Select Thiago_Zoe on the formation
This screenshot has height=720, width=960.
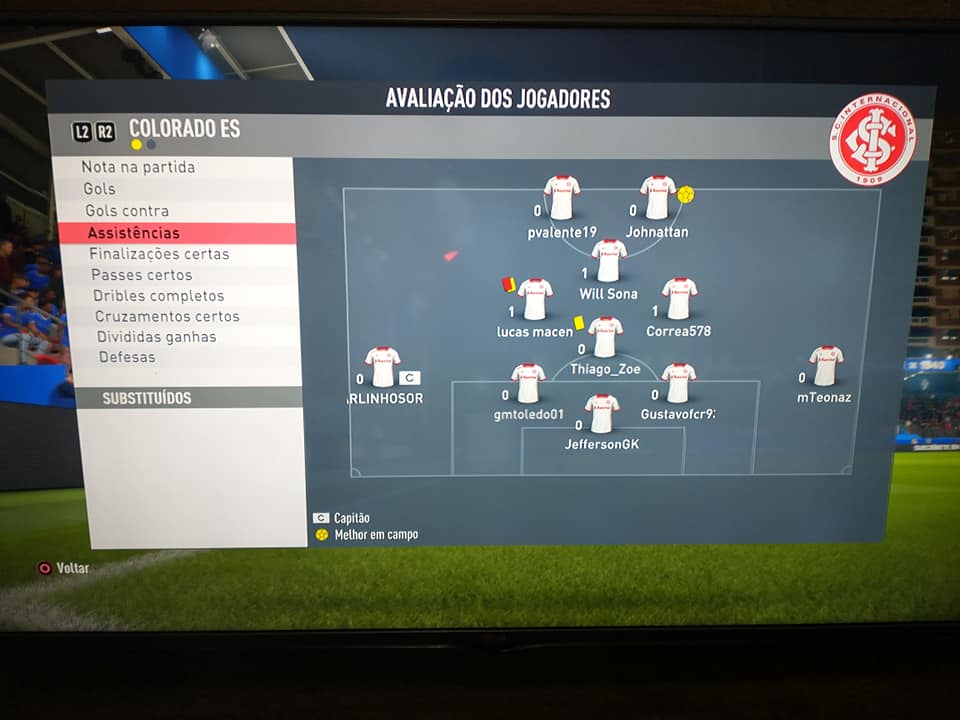click(x=605, y=337)
